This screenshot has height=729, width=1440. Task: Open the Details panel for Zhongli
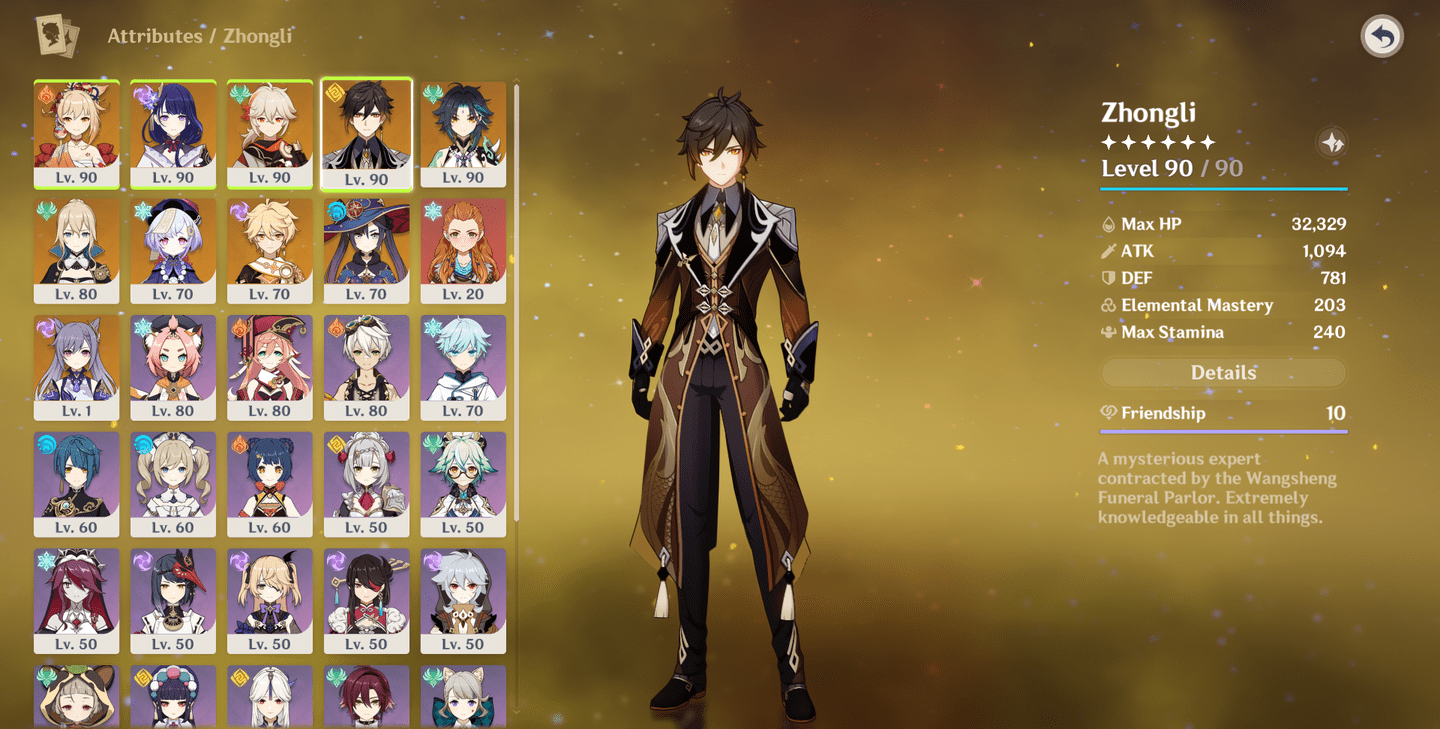click(1222, 372)
